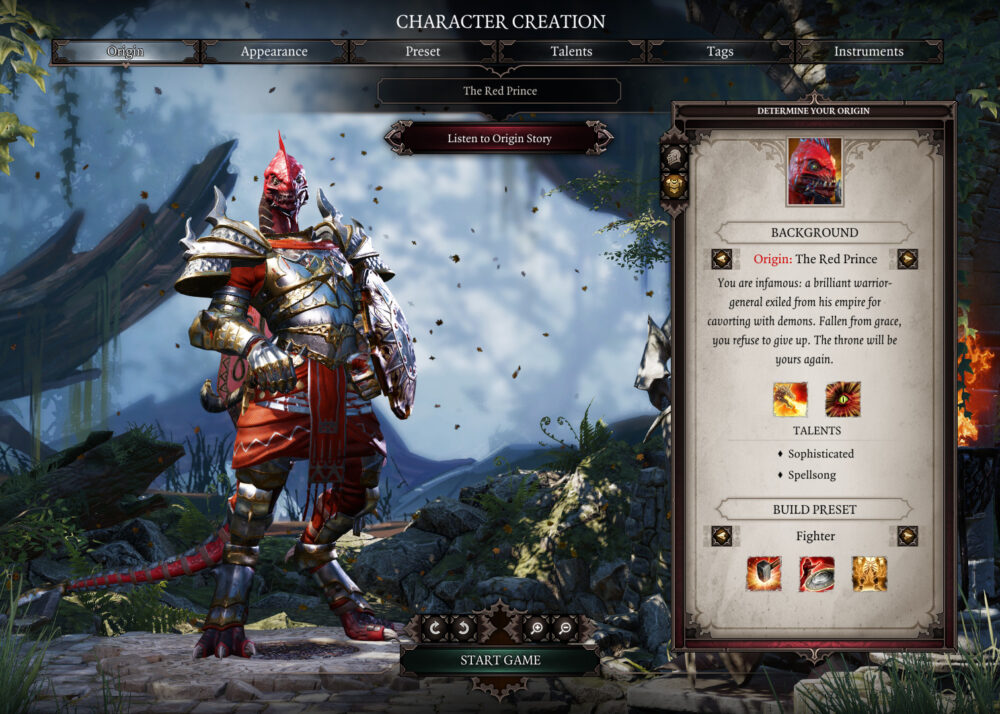
Task: Inspect the dragon eye origin skill icon
Action: (842, 399)
